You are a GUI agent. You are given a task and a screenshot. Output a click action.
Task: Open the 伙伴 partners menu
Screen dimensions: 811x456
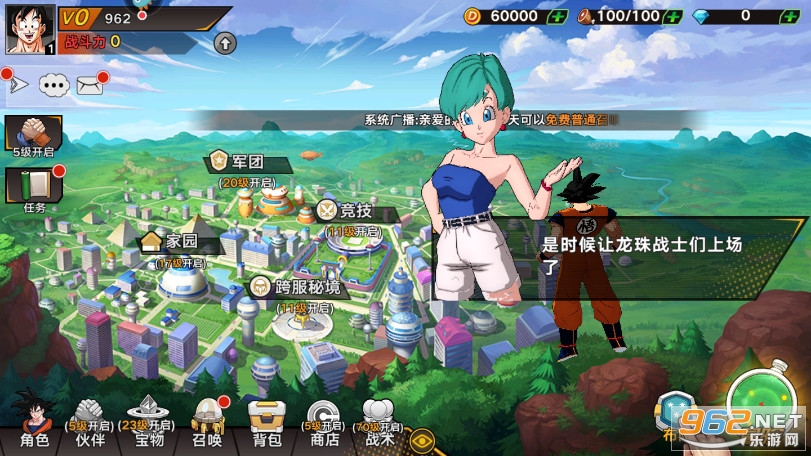[90, 422]
